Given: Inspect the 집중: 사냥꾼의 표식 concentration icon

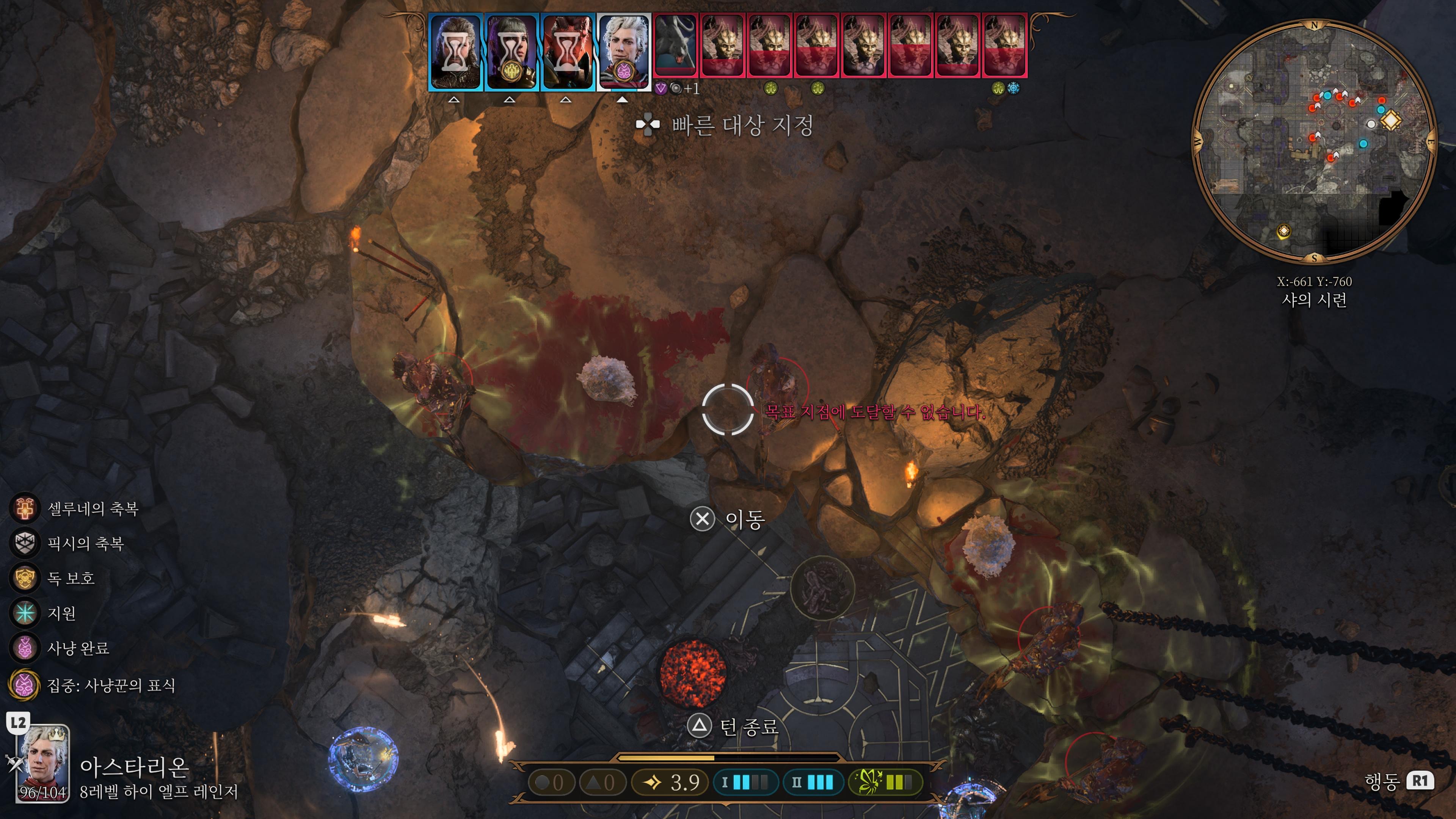Looking at the screenshot, I should click(25, 685).
